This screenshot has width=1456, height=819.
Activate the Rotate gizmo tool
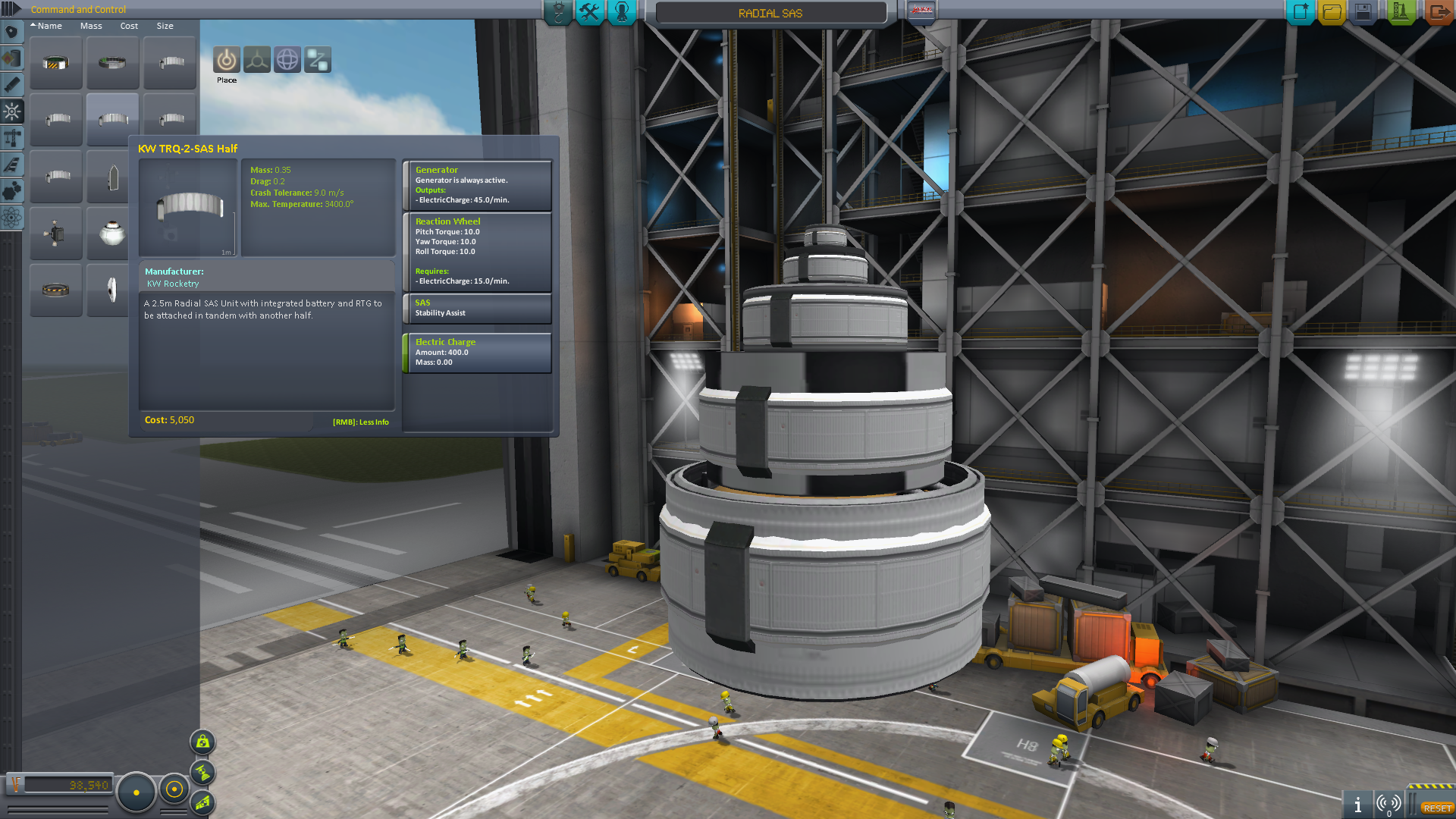coord(287,60)
